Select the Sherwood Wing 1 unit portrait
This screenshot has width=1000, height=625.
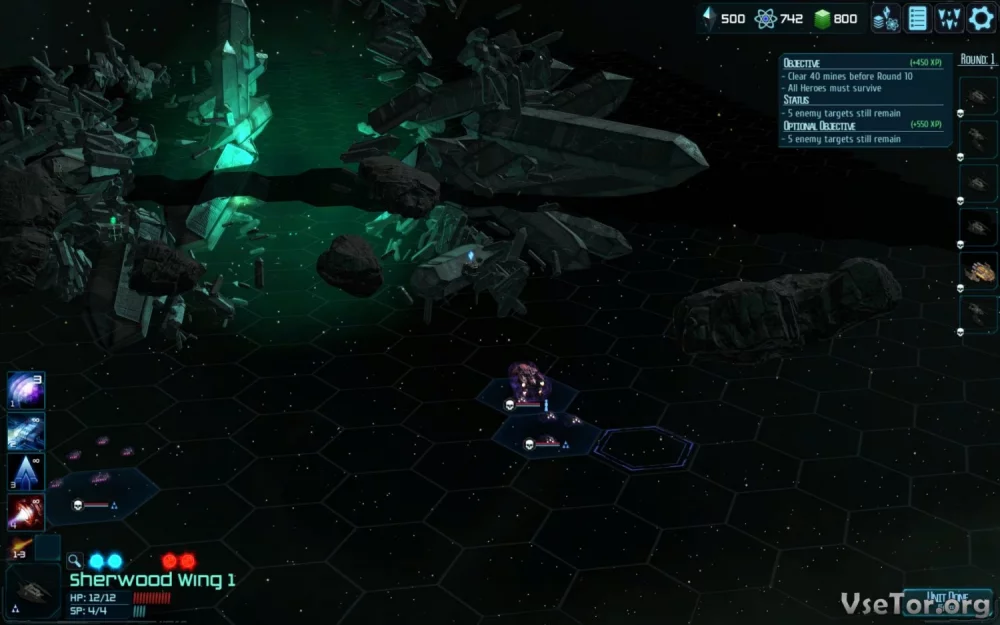(32, 590)
